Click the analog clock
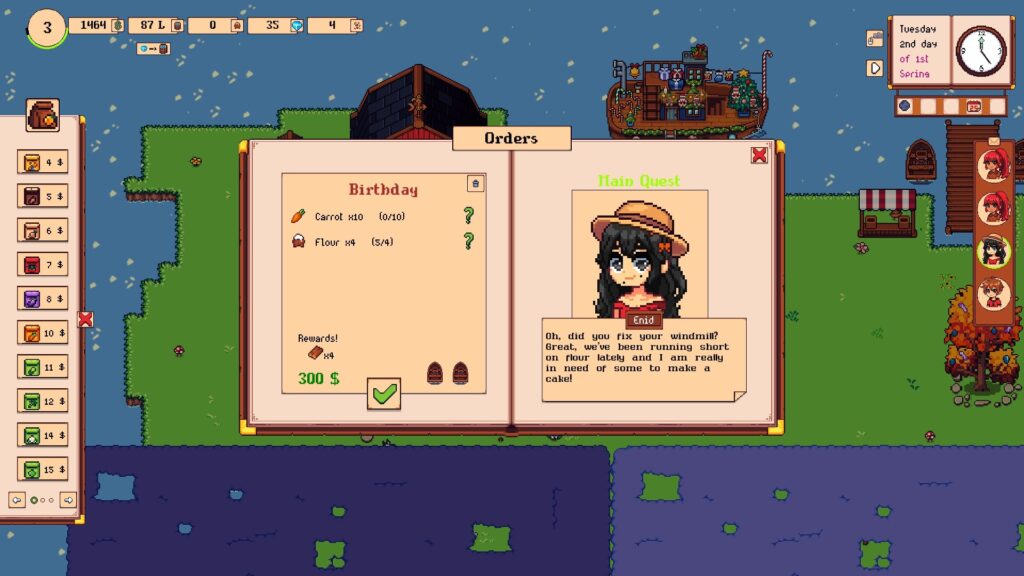The height and width of the screenshot is (576, 1024). [x=981, y=51]
